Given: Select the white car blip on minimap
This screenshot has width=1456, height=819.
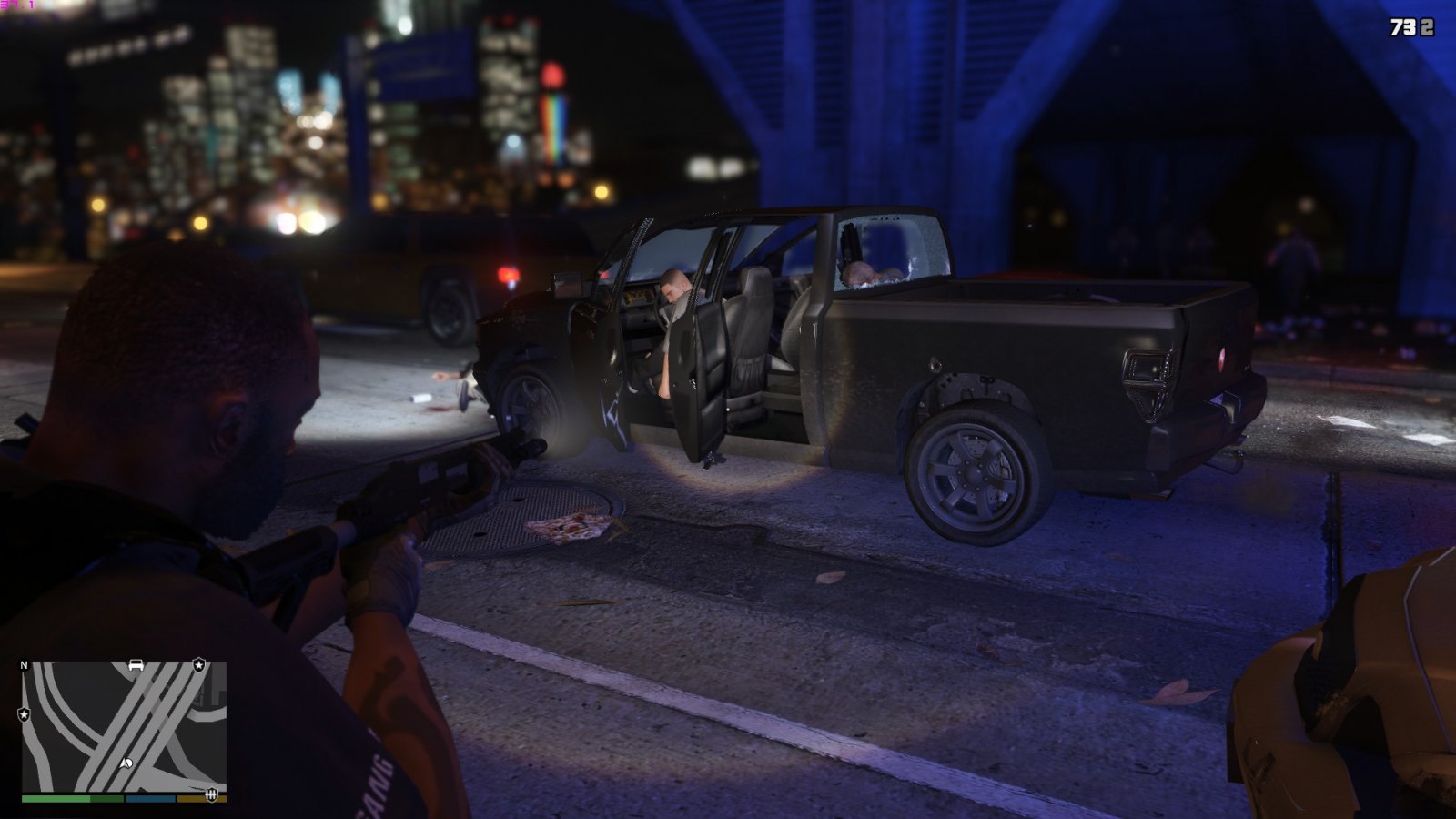Looking at the screenshot, I should tap(136, 665).
